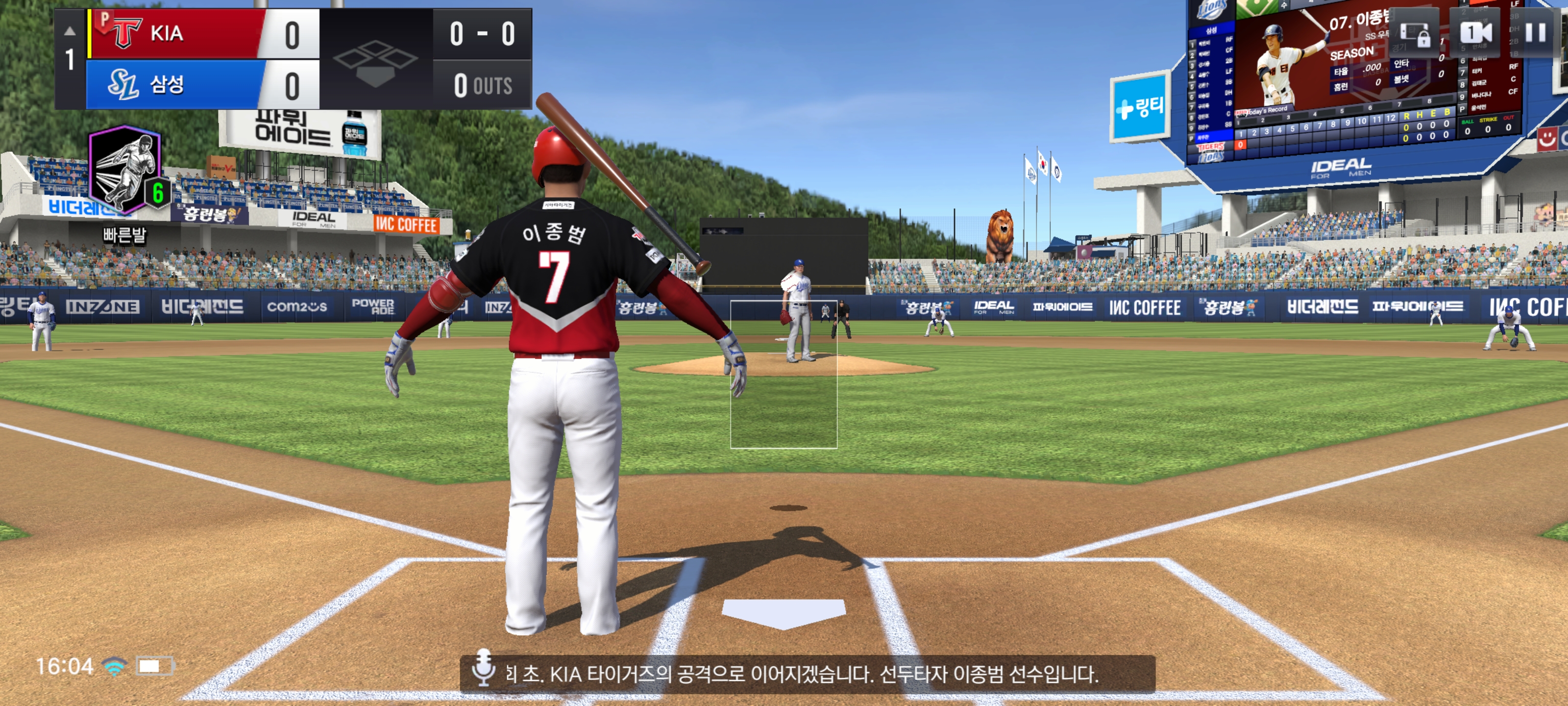Toggle the screen rotation lock button

pos(1414,34)
